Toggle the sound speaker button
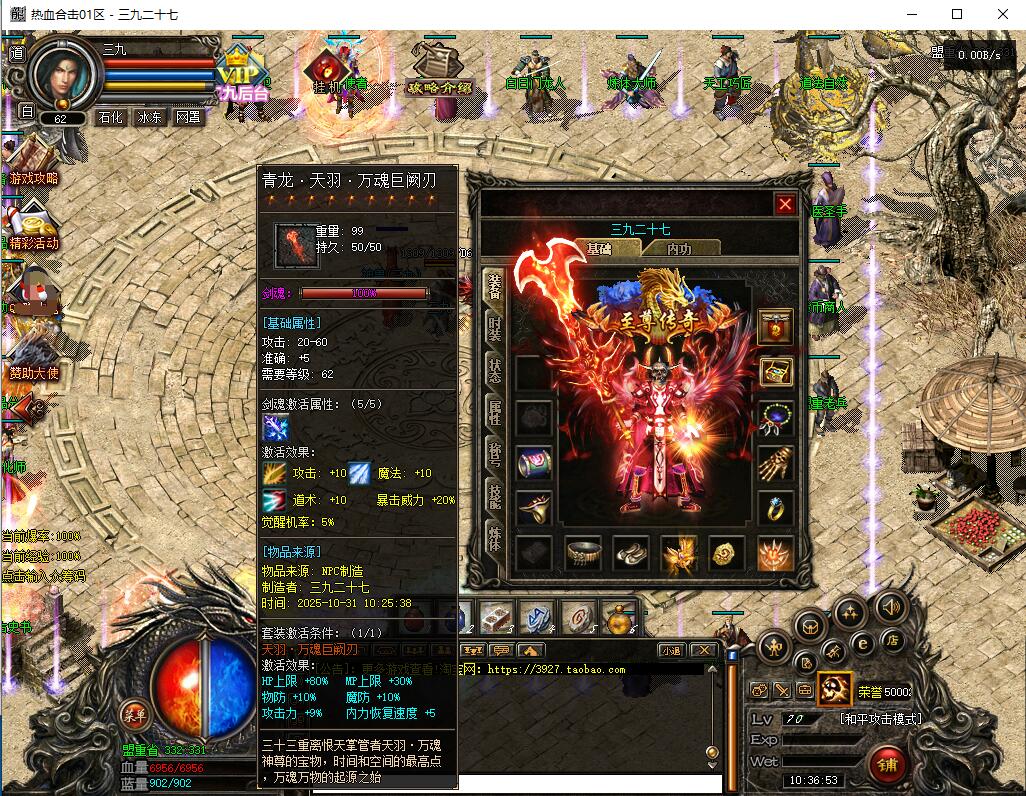The image size is (1026, 796). click(x=889, y=606)
